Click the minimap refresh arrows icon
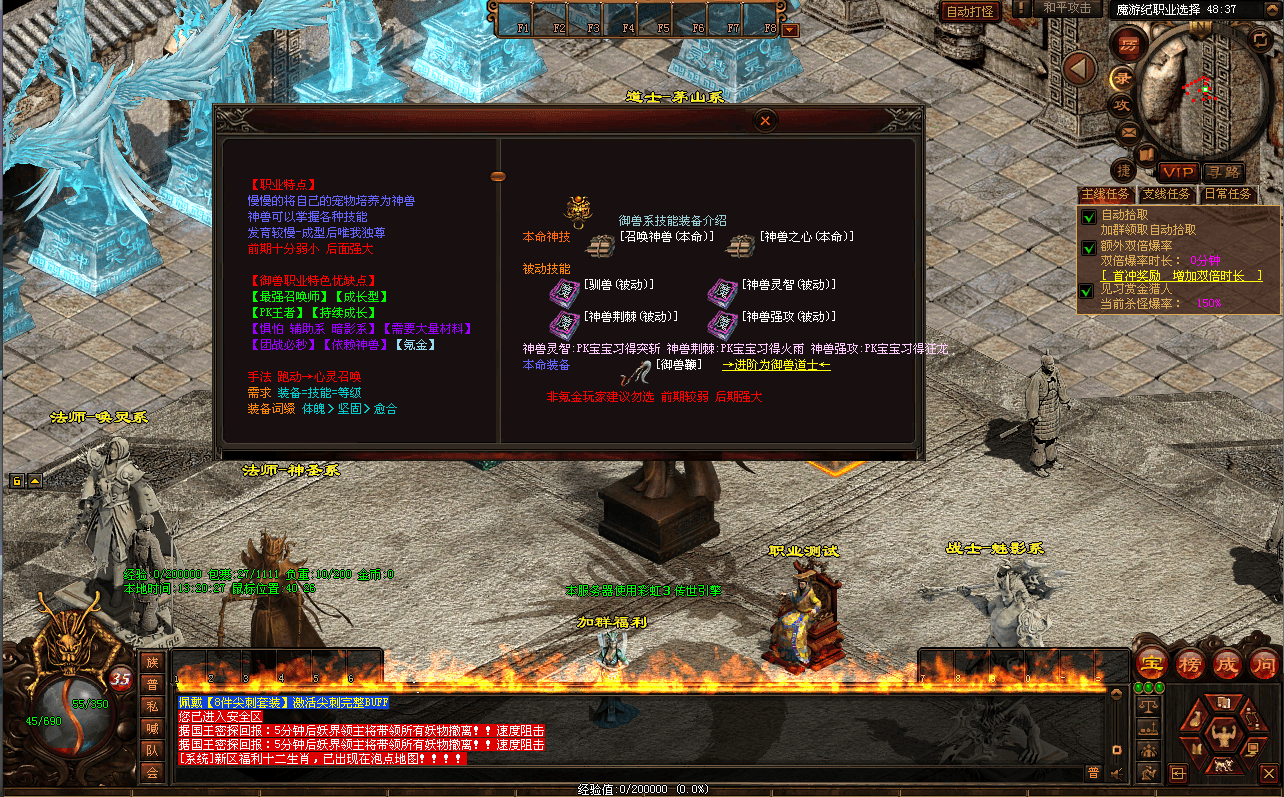The width and height of the screenshot is (1284, 797). [1260, 39]
